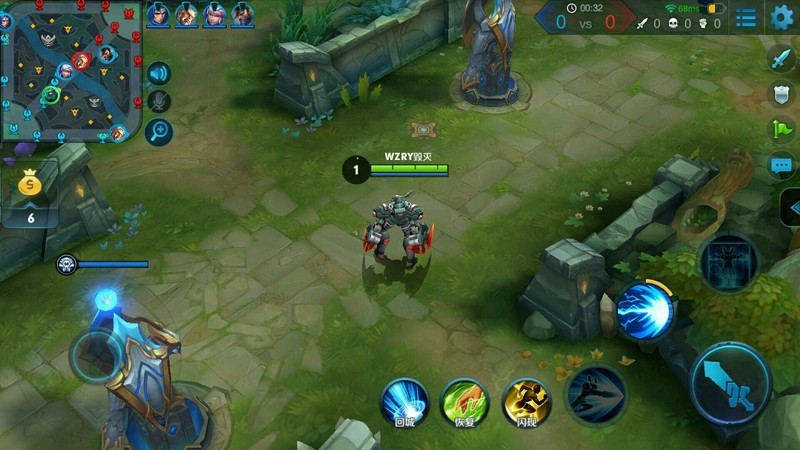The height and width of the screenshot is (450, 800).
Task: Cast the 闪现 flash spell
Action: click(526, 402)
